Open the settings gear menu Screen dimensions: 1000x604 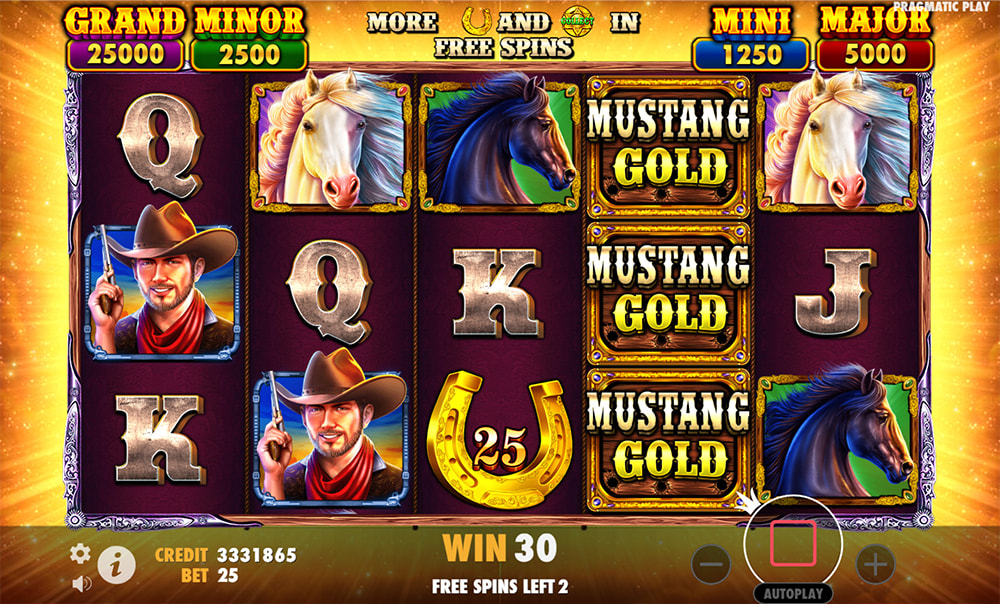coord(79,553)
